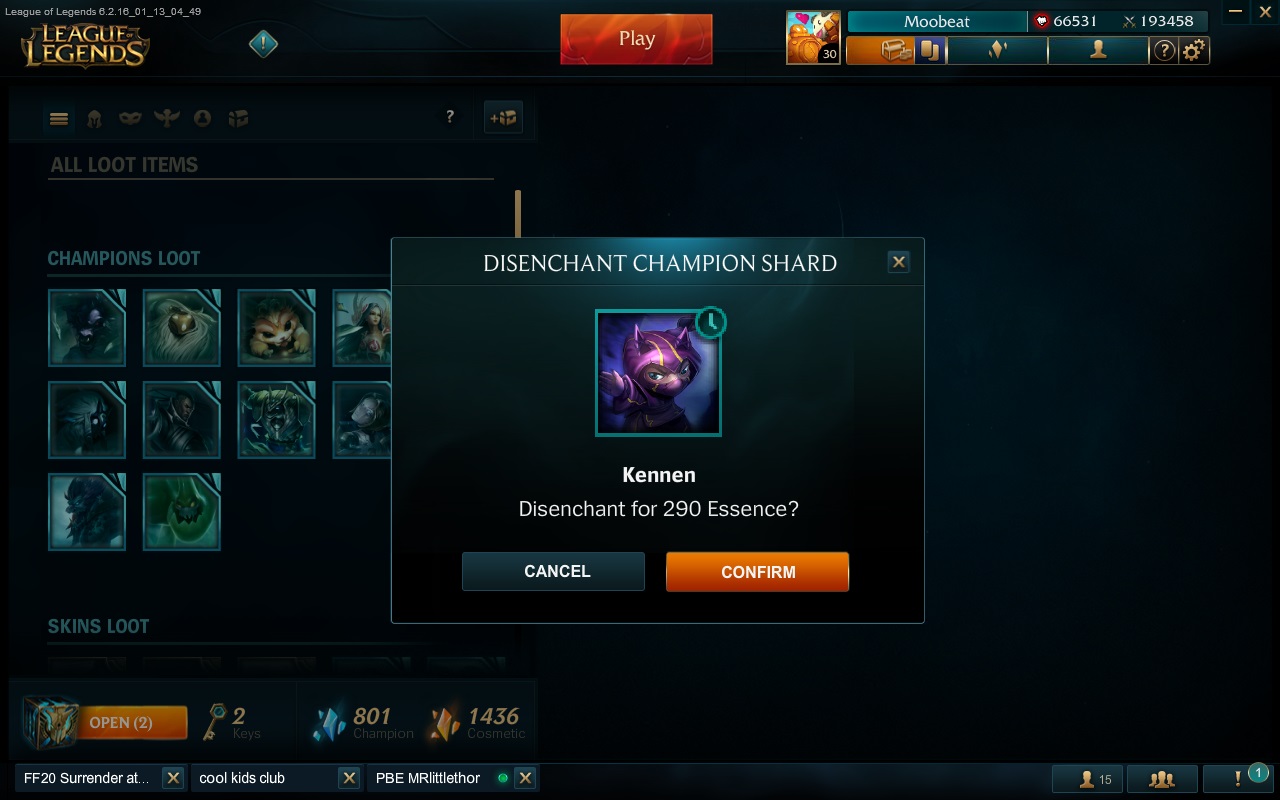The width and height of the screenshot is (1280, 800).
Task: Select the Champions loot filter helmet icon
Action: [96, 118]
